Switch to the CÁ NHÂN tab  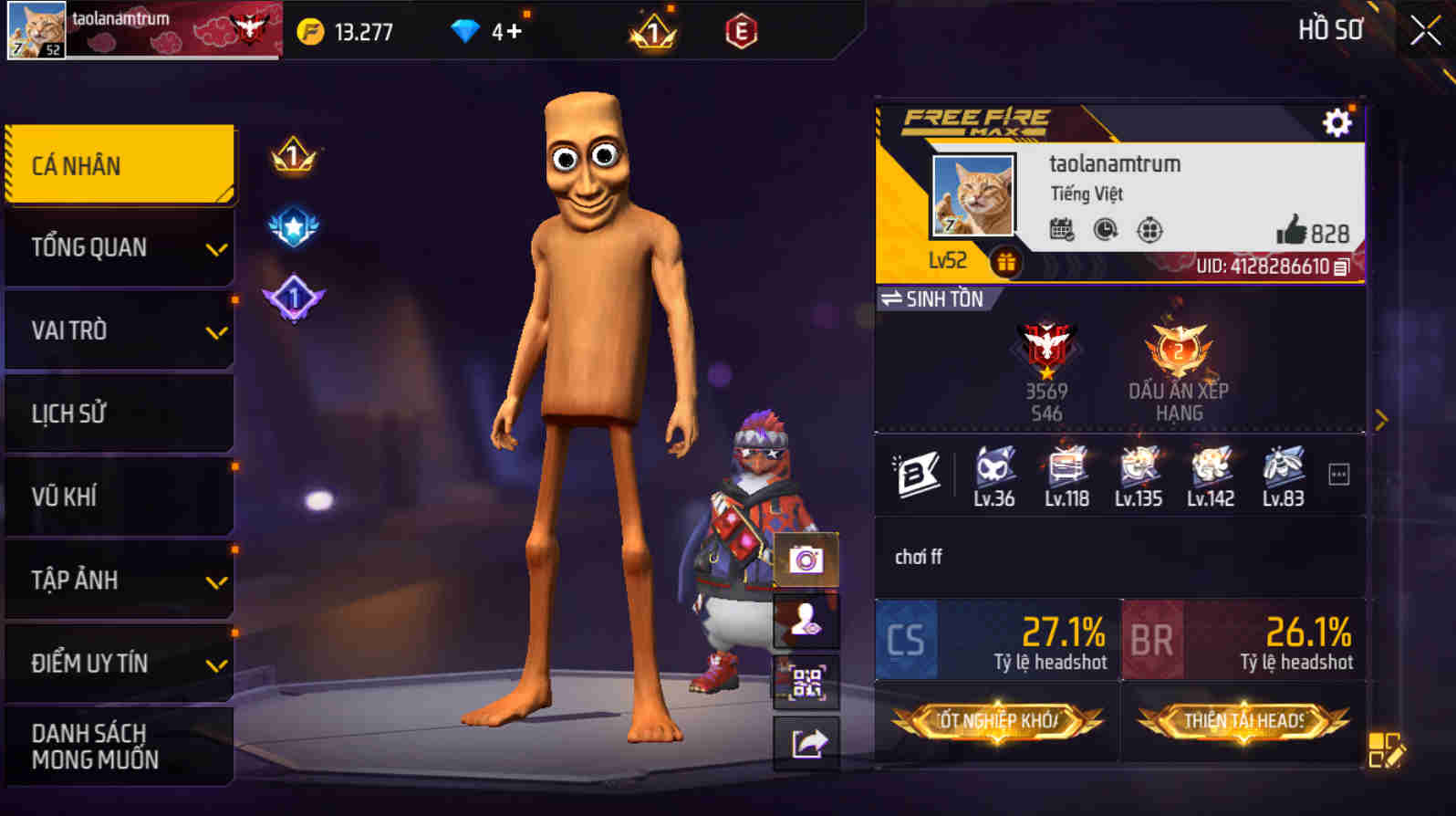click(119, 165)
